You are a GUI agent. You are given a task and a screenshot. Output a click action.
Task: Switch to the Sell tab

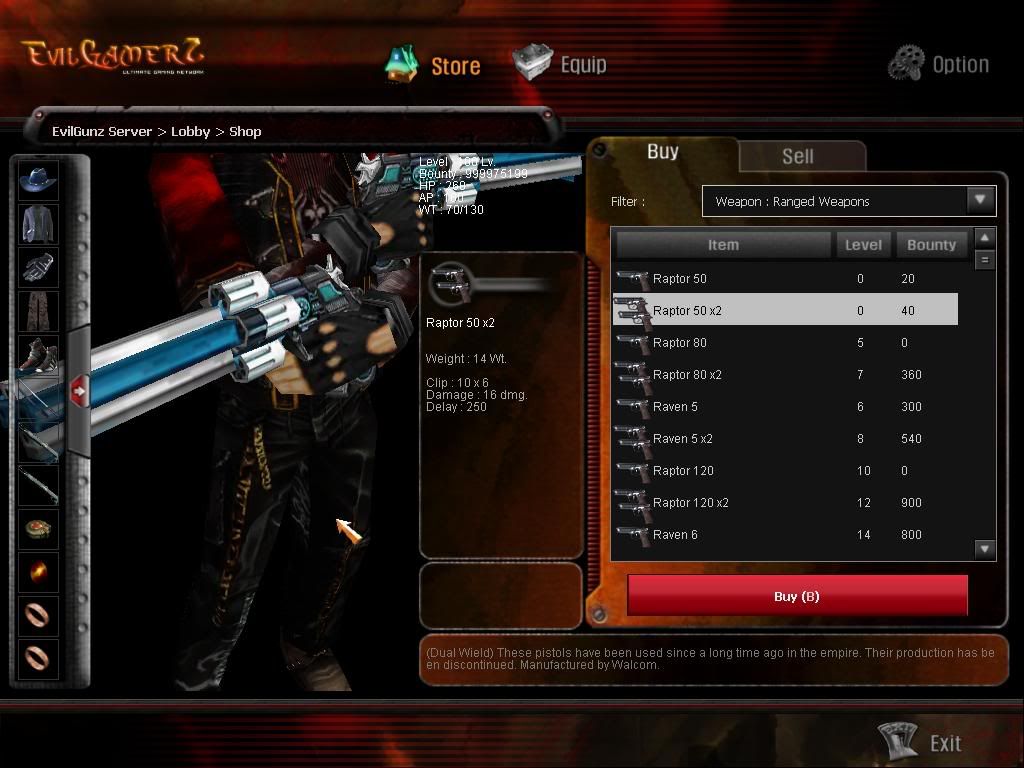pos(797,156)
